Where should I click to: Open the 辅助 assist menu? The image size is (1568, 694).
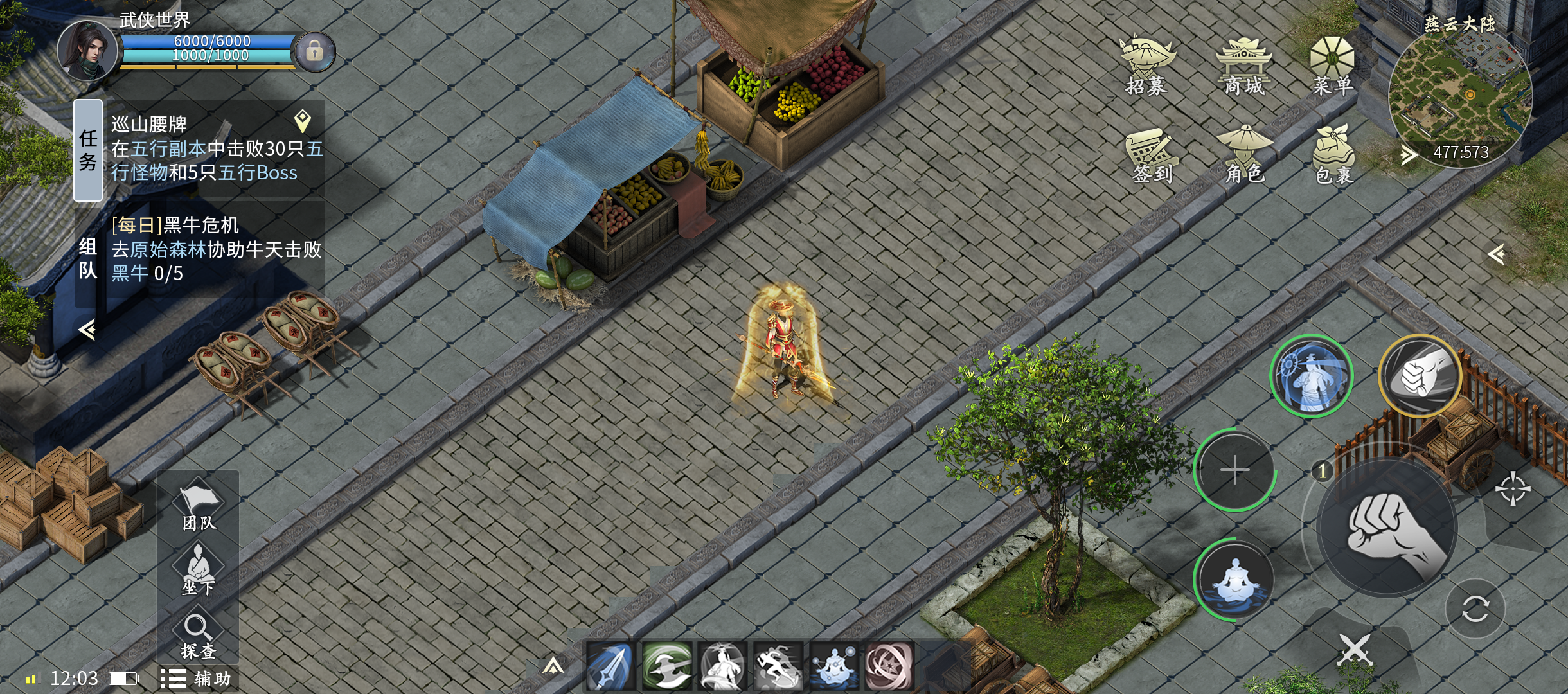coord(197,679)
